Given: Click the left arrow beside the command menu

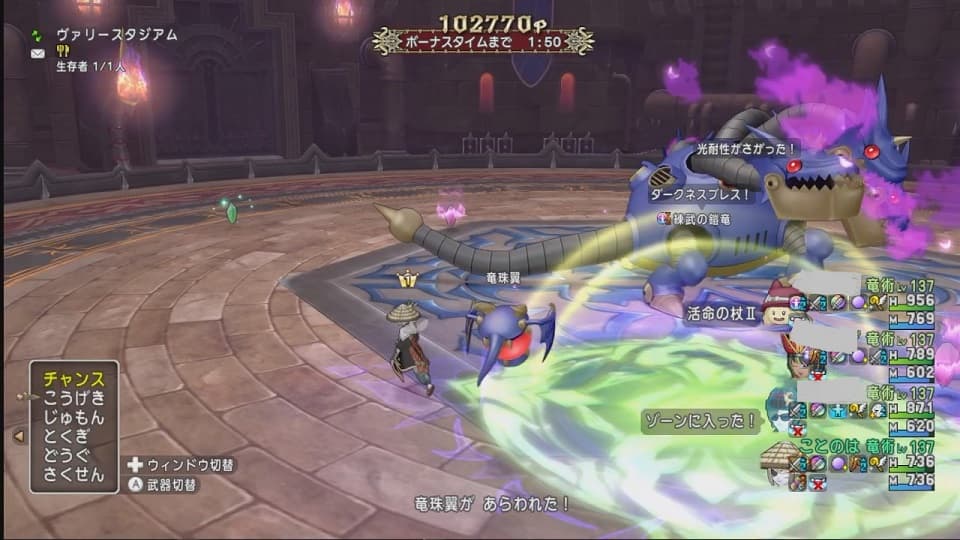Looking at the screenshot, I should click(x=17, y=436).
